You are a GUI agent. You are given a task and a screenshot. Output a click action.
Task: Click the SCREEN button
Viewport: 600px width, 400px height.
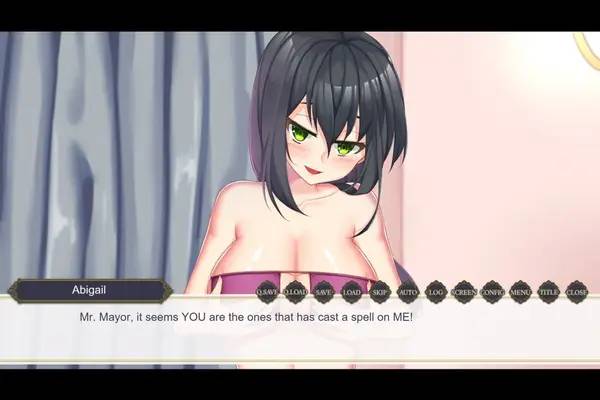[464, 292]
